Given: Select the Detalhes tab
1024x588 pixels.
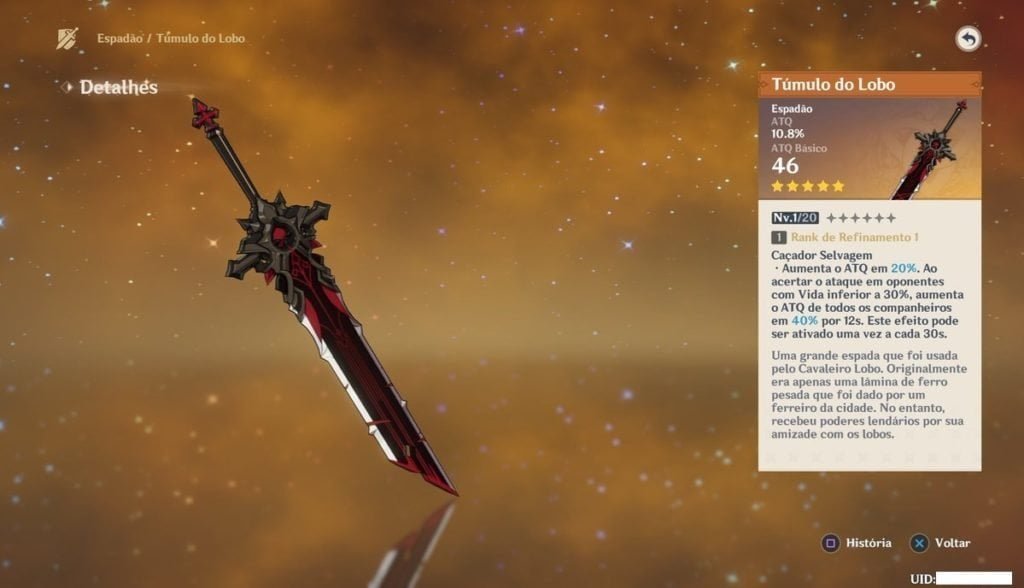Looking at the screenshot, I should 118,88.
